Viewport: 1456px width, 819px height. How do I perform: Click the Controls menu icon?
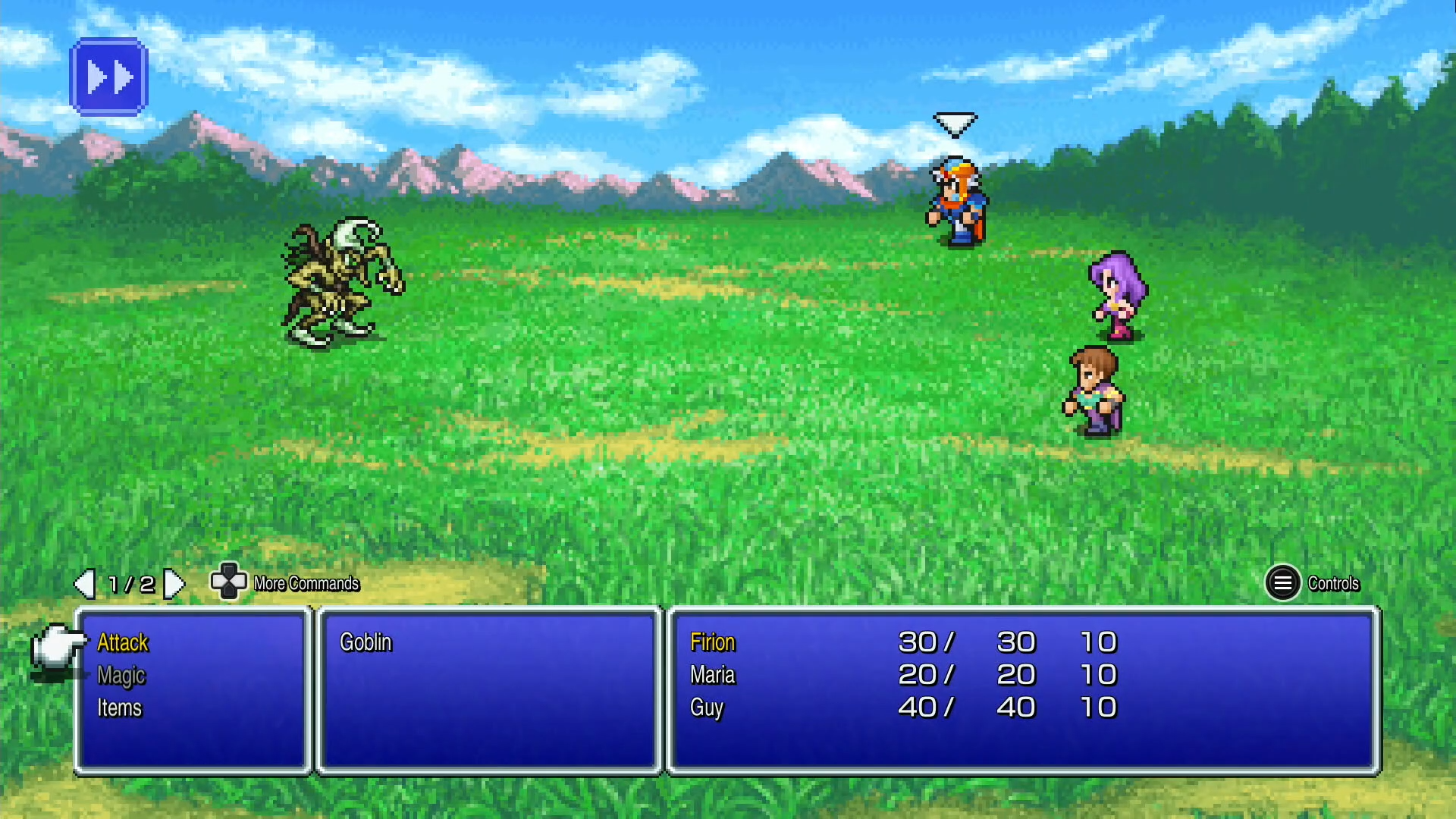(1283, 583)
